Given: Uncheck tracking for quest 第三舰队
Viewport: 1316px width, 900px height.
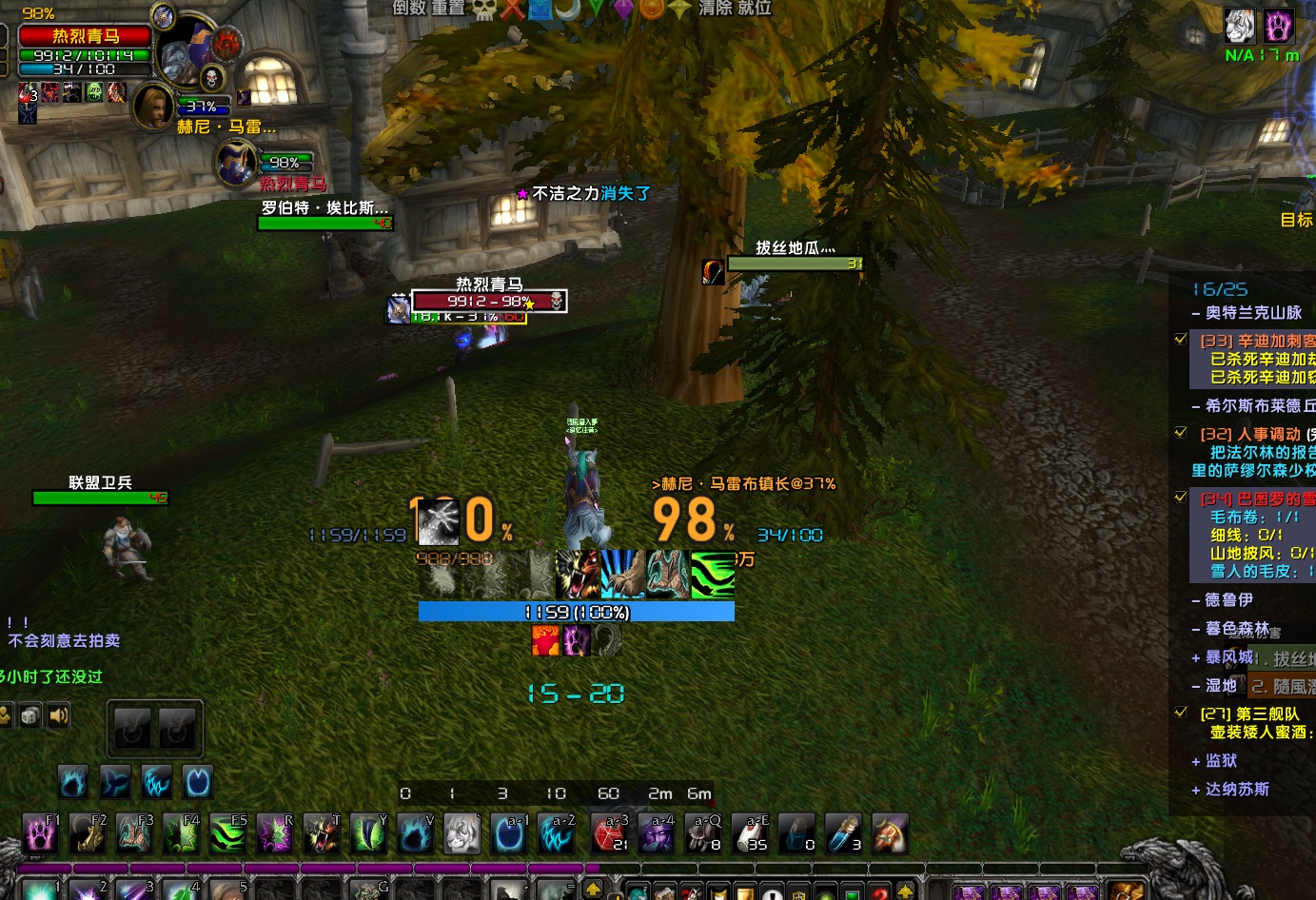Looking at the screenshot, I should (1181, 713).
